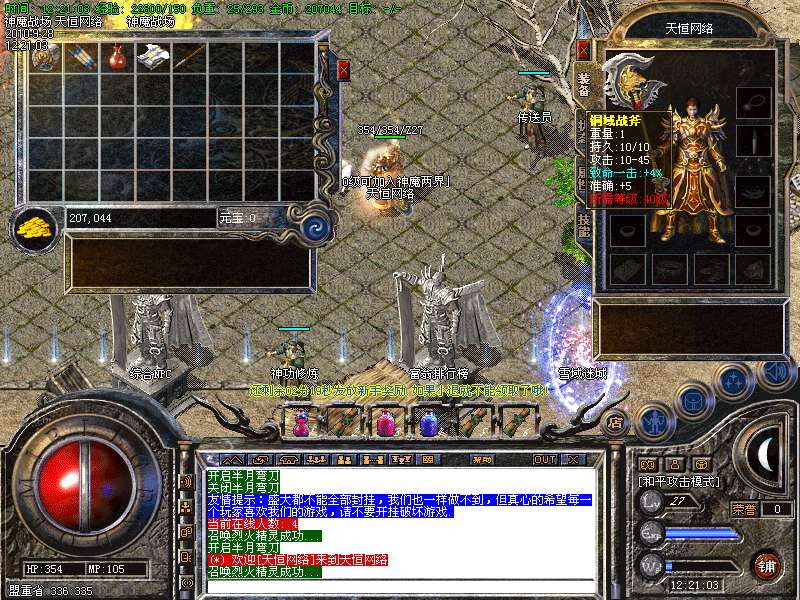Click the round red 铺 stall button
800x600 pixels.
(765, 563)
